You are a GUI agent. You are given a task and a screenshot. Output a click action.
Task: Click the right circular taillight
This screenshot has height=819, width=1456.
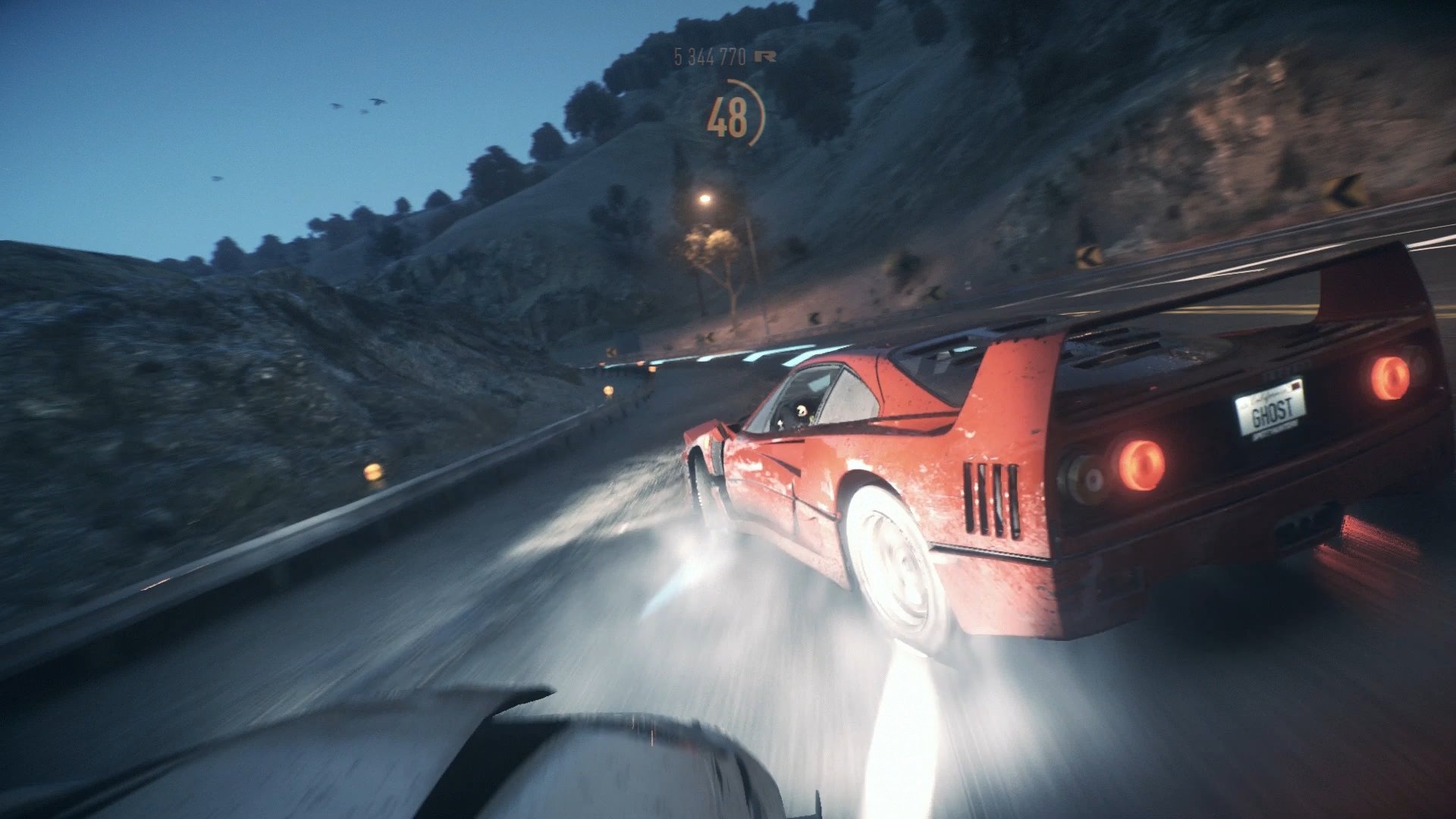(x=1392, y=379)
